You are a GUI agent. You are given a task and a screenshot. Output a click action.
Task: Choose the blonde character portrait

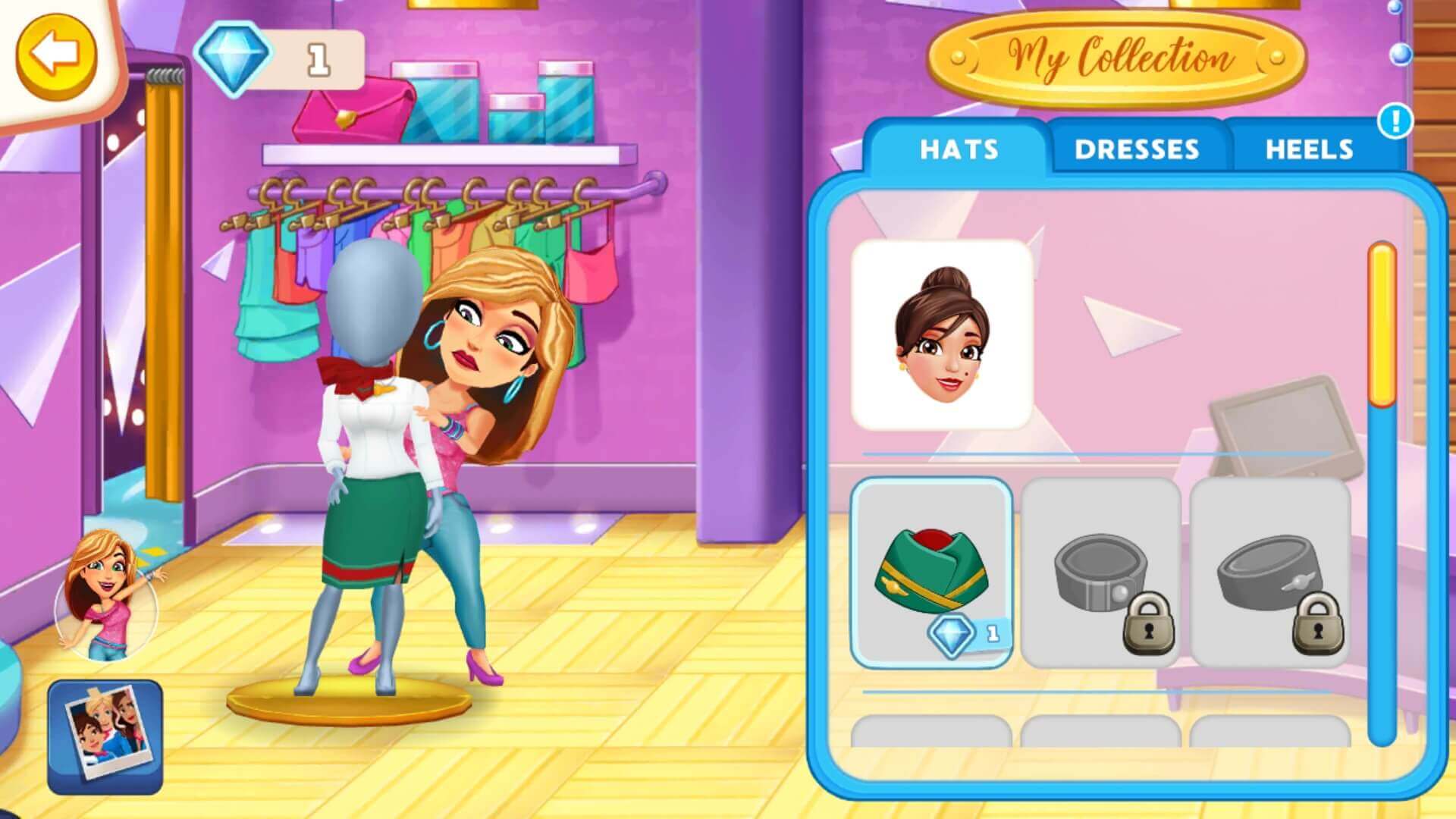pyautogui.click(x=108, y=595)
